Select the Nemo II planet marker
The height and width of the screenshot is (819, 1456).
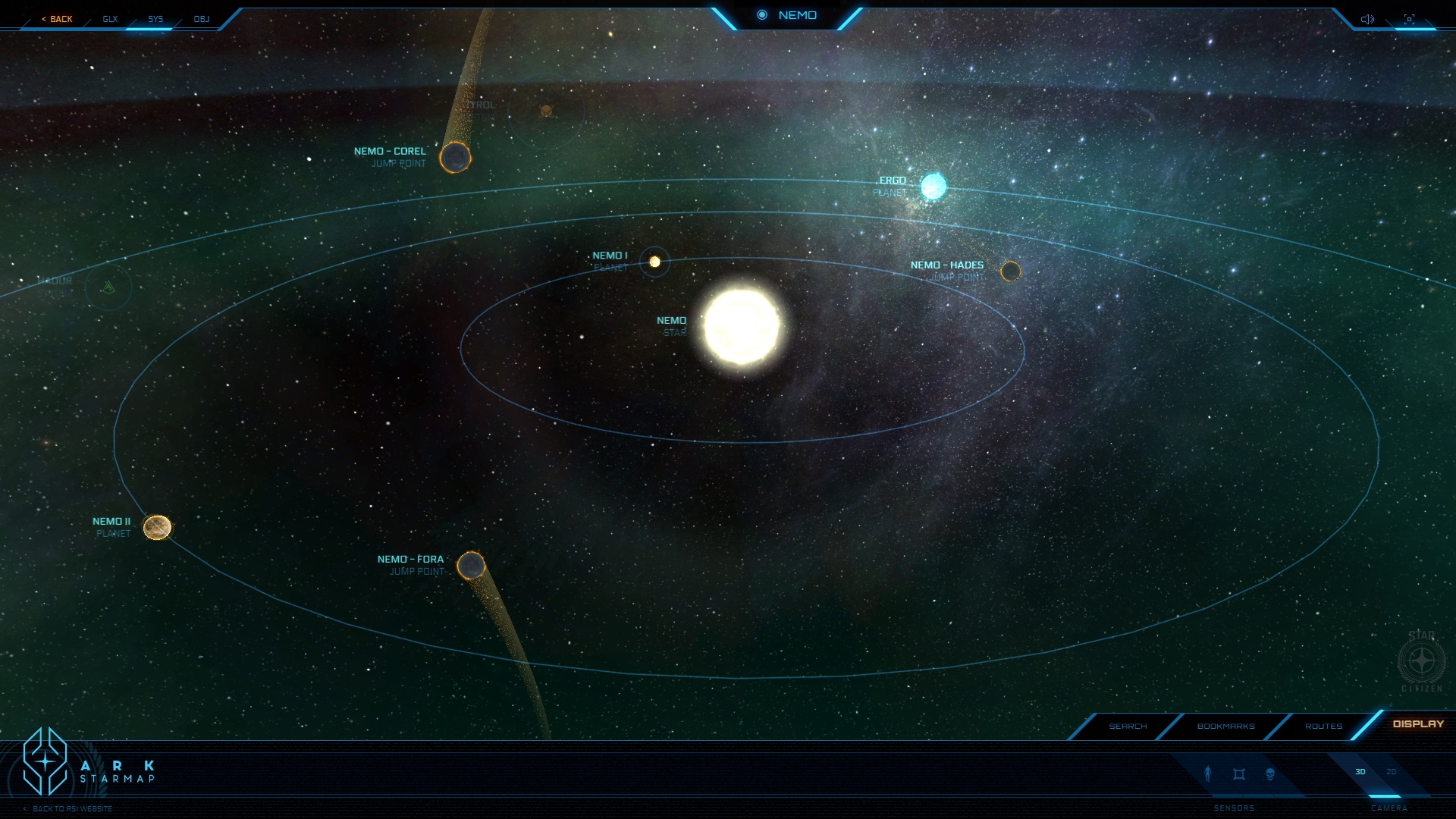157,527
